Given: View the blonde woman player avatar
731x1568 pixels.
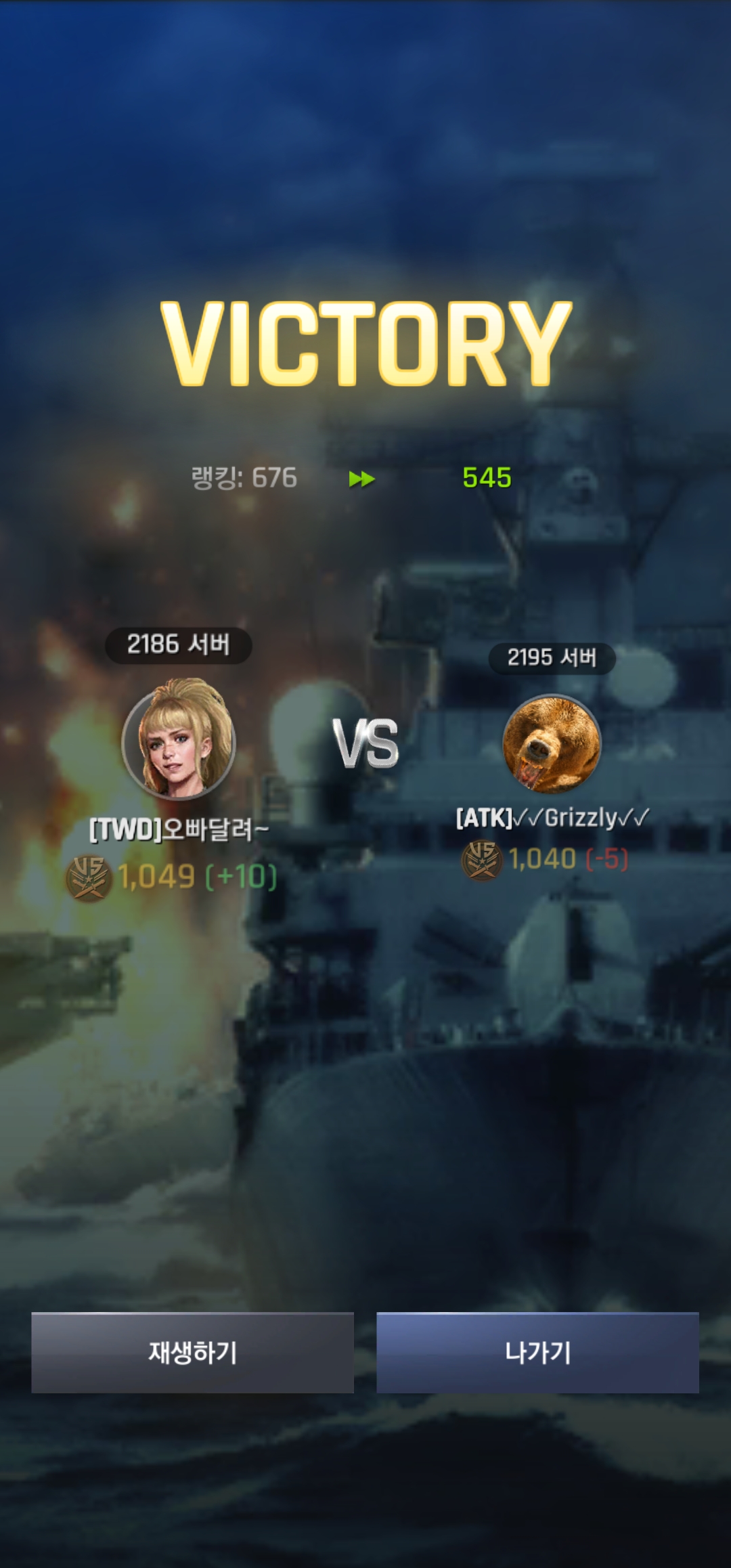Looking at the screenshot, I should pos(179,740).
